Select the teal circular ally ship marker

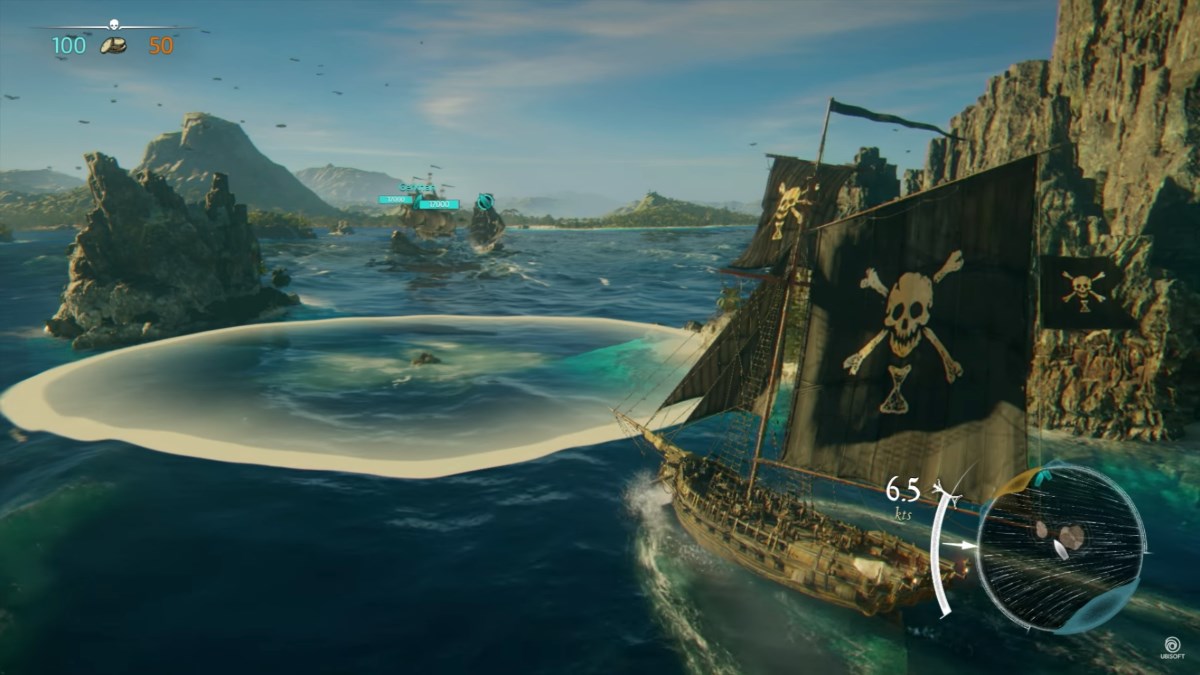486,201
